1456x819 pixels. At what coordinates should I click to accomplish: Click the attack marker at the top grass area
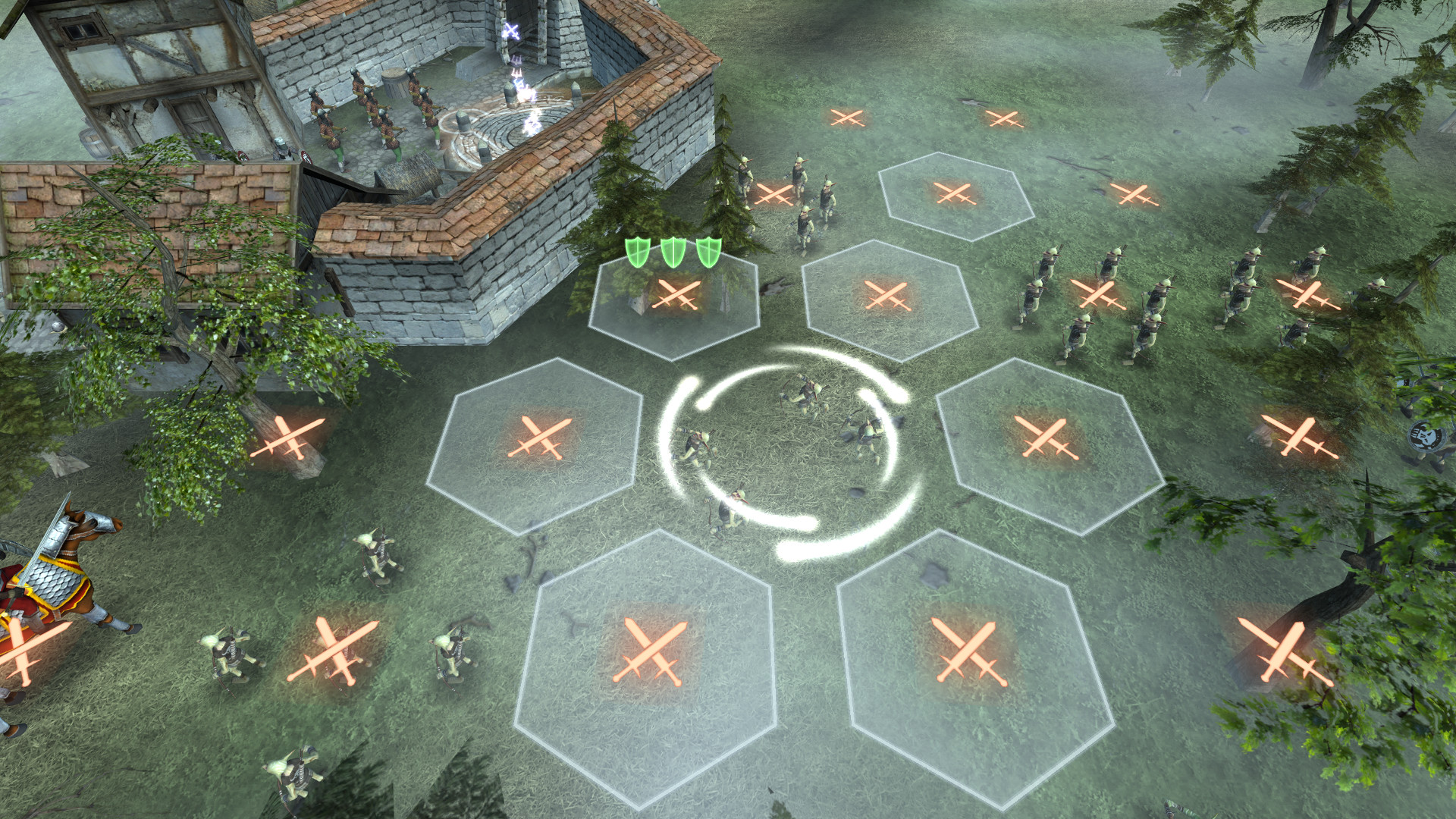click(847, 119)
